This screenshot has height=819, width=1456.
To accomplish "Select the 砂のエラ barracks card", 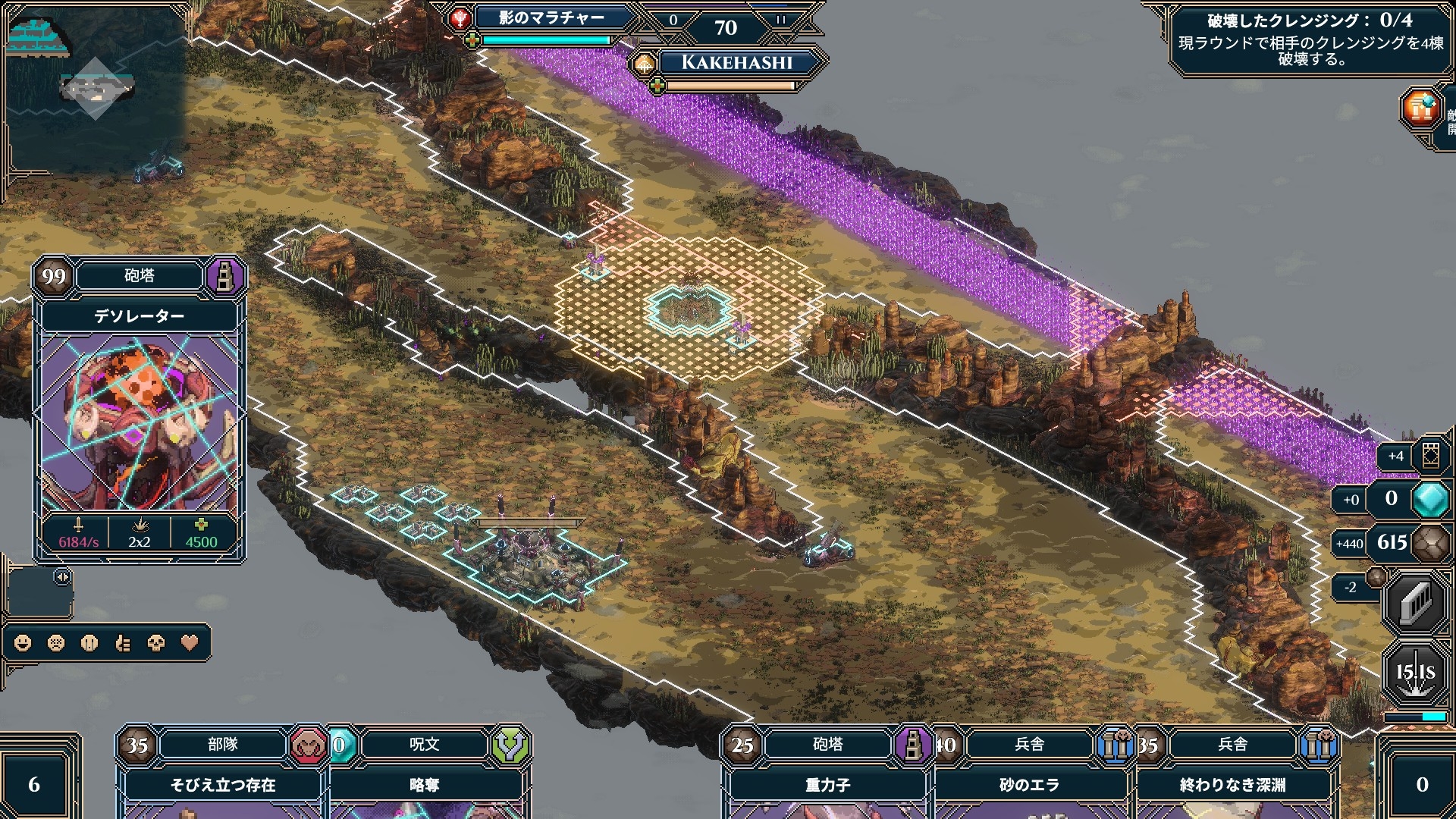I will click(x=1029, y=783).
